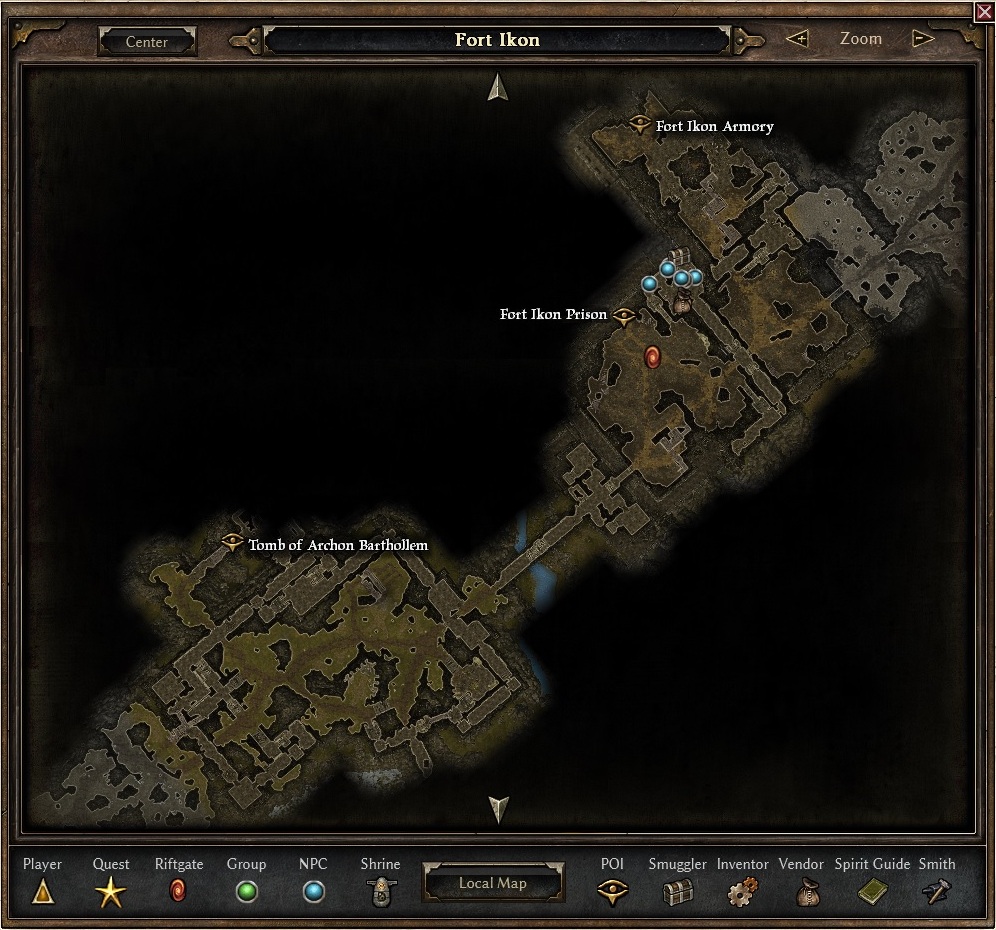Viewport: 996px width, 930px height.
Task: Click the Smuggler chest legend icon
Action: point(677,891)
